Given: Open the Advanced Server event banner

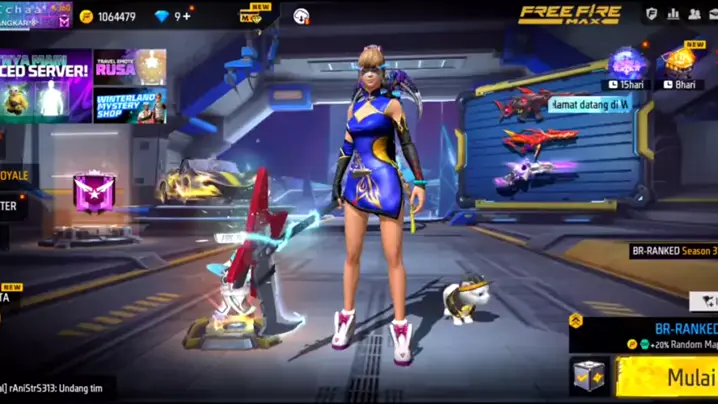Looking at the screenshot, I should click(x=46, y=85).
